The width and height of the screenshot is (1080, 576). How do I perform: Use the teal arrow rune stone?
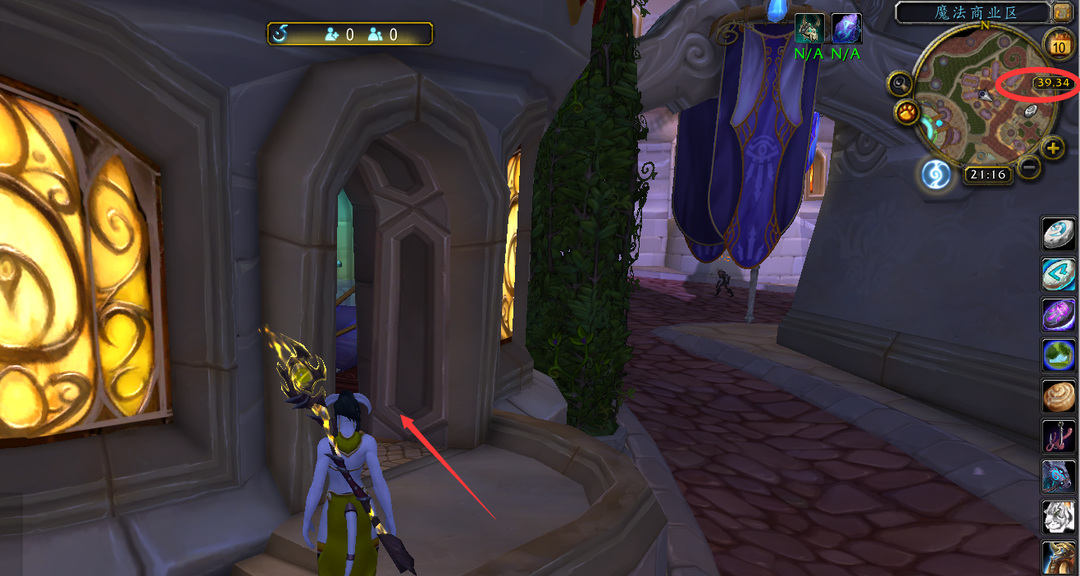[1058, 273]
